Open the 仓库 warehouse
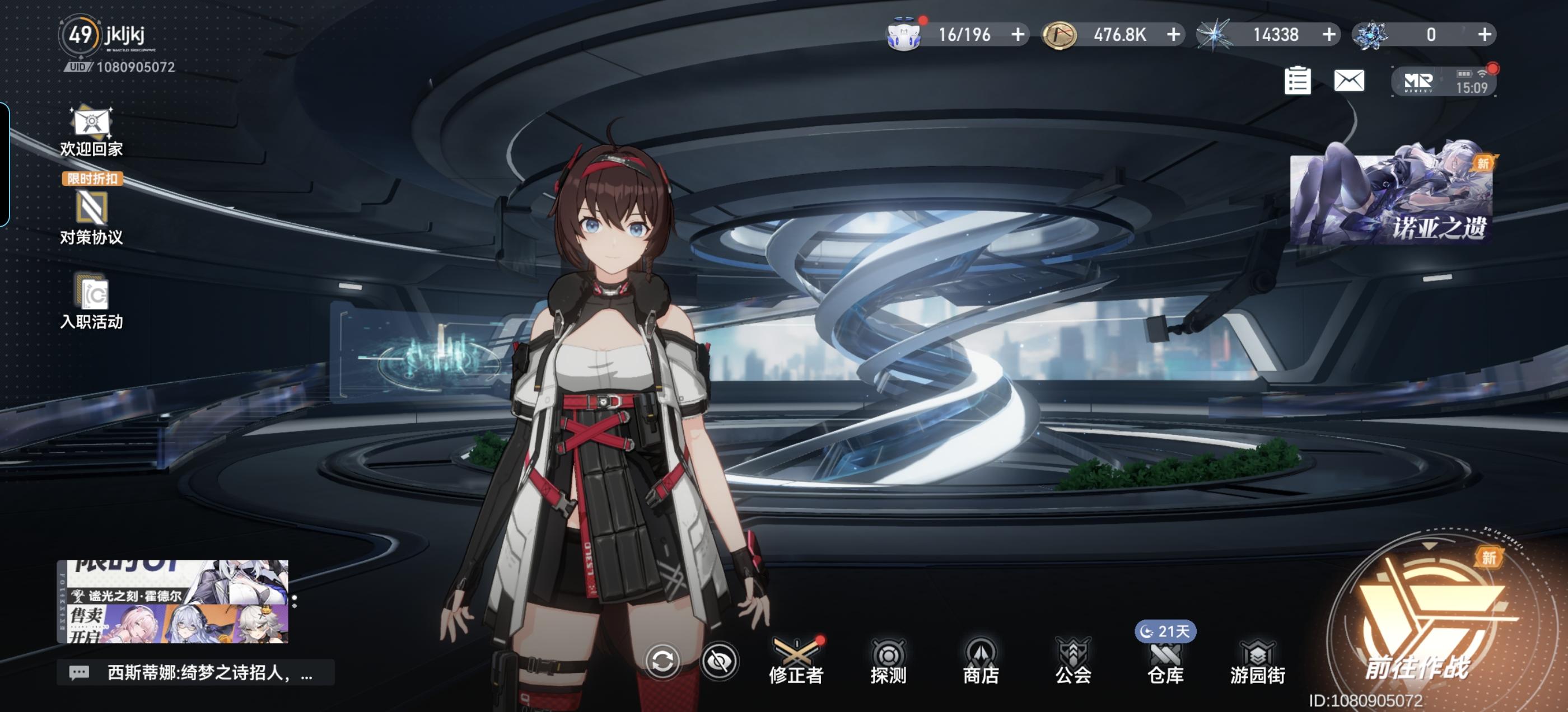Image resolution: width=1568 pixels, height=712 pixels. [x=1165, y=662]
